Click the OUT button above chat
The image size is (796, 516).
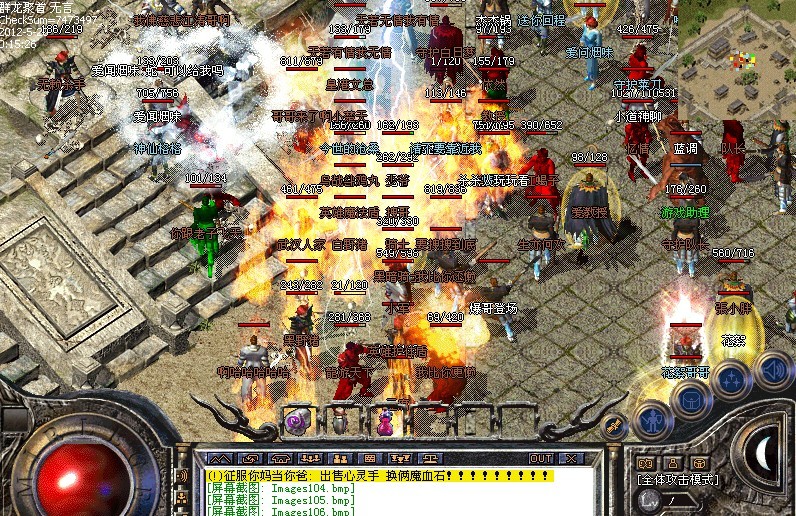pyautogui.click(x=540, y=458)
